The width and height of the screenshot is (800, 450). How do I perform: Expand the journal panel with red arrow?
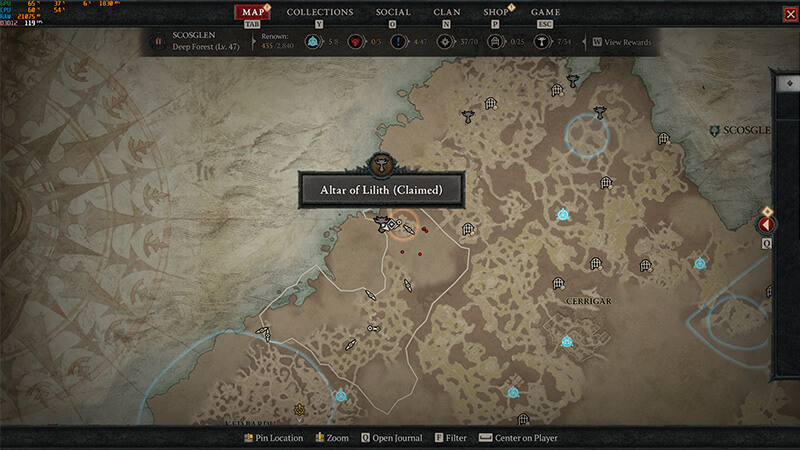coord(768,225)
